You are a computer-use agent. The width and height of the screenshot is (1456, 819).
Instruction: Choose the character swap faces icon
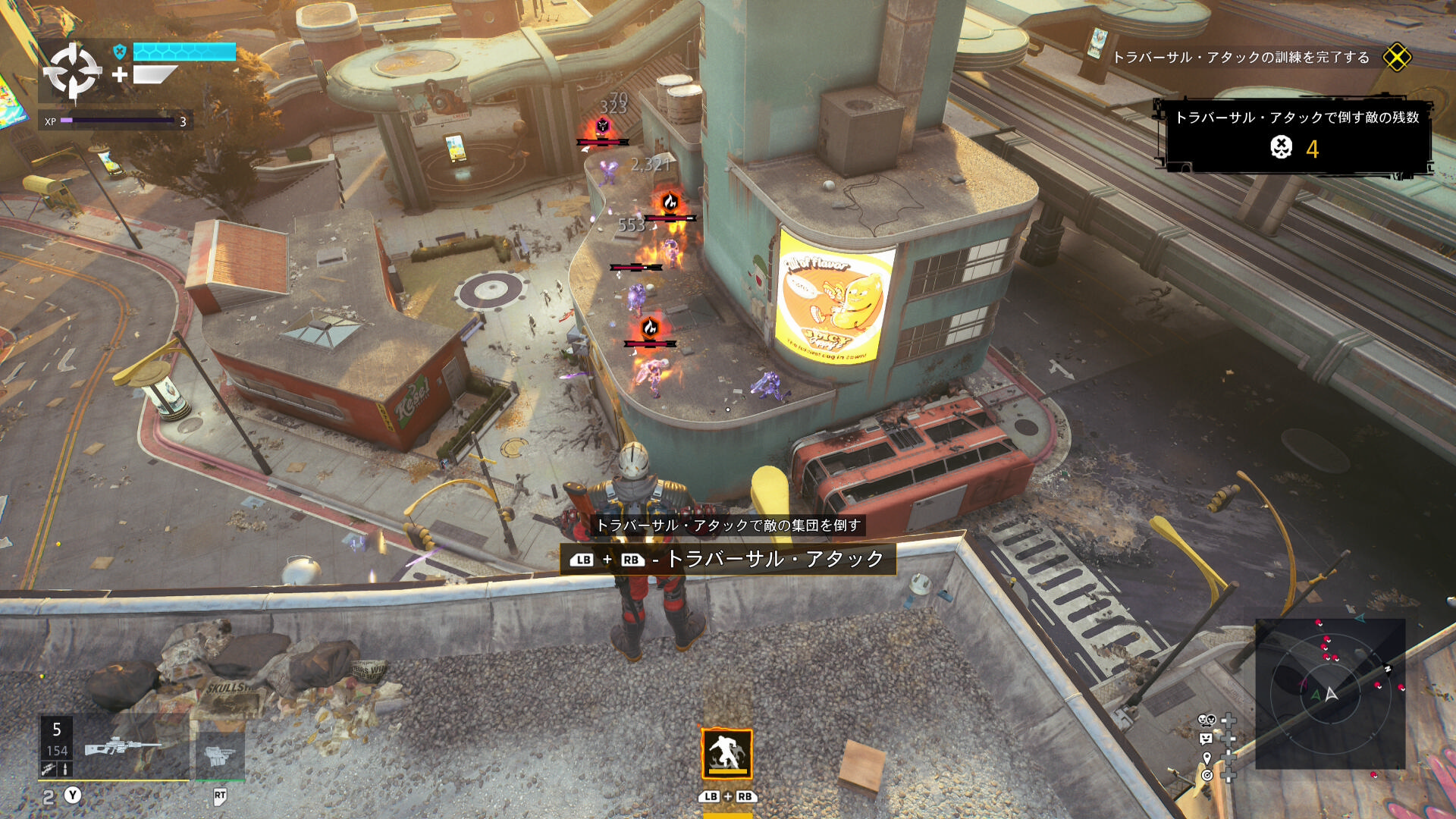point(1207,720)
